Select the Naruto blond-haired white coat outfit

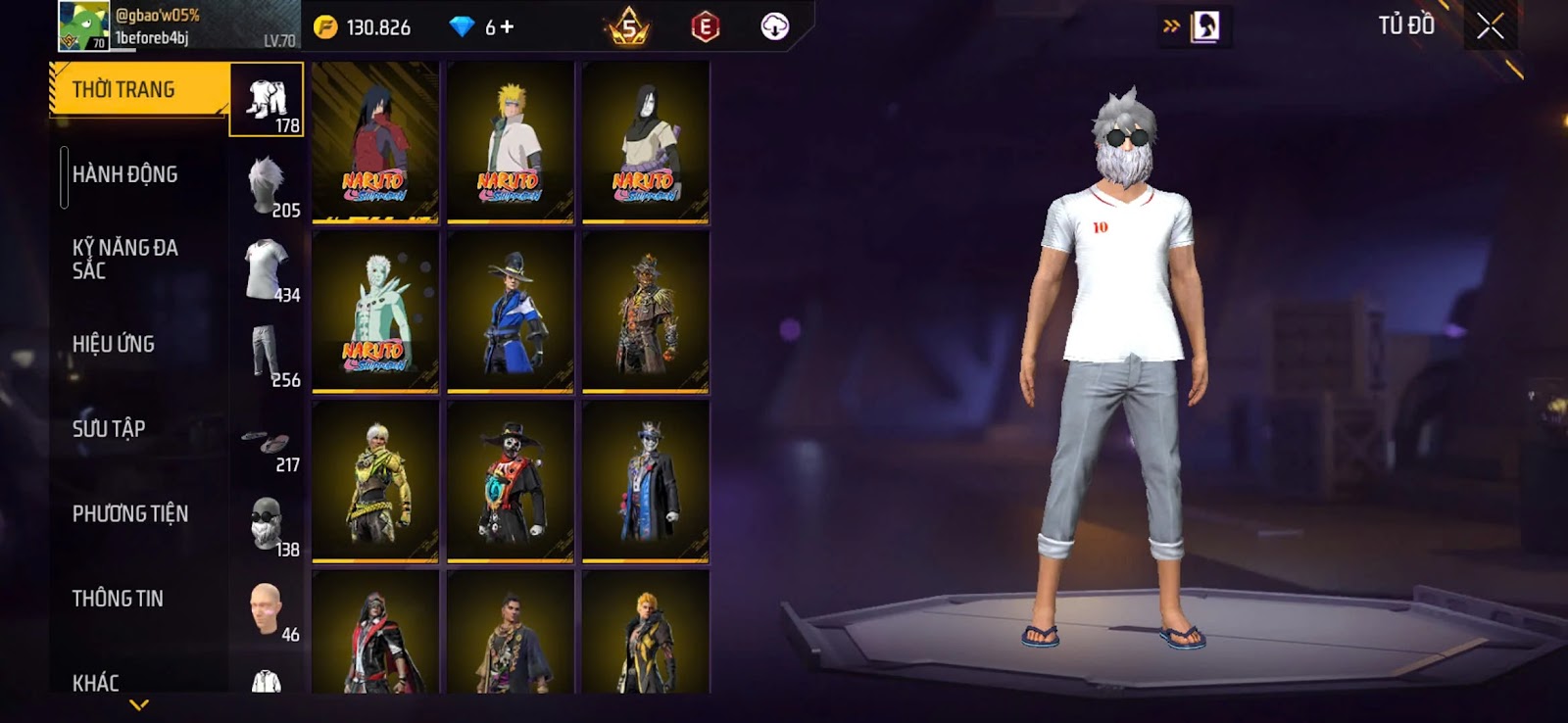[510, 142]
